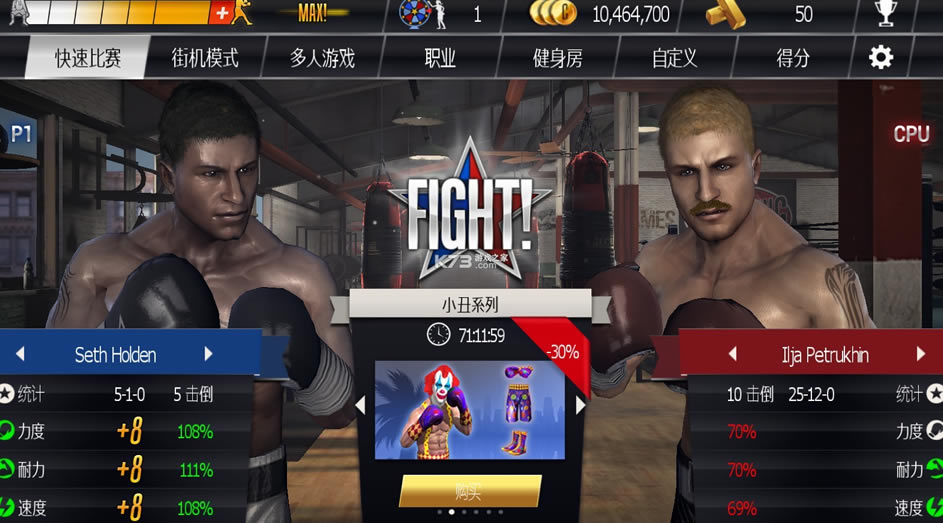Click the trophy icon in top bar
This screenshot has width=943, height=523.
pyautogui.click(x=885, y=13)
